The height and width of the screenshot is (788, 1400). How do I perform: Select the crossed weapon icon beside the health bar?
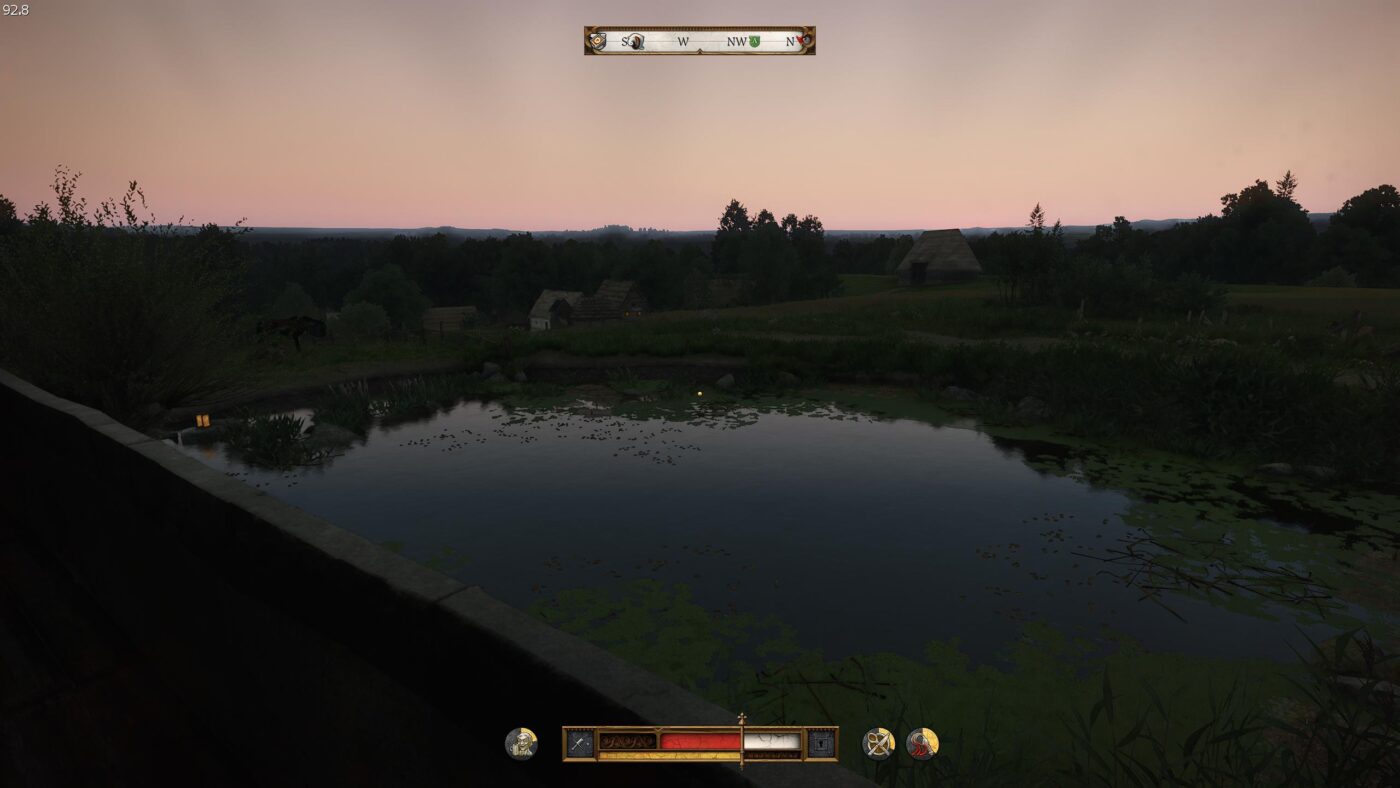point(580,743)
